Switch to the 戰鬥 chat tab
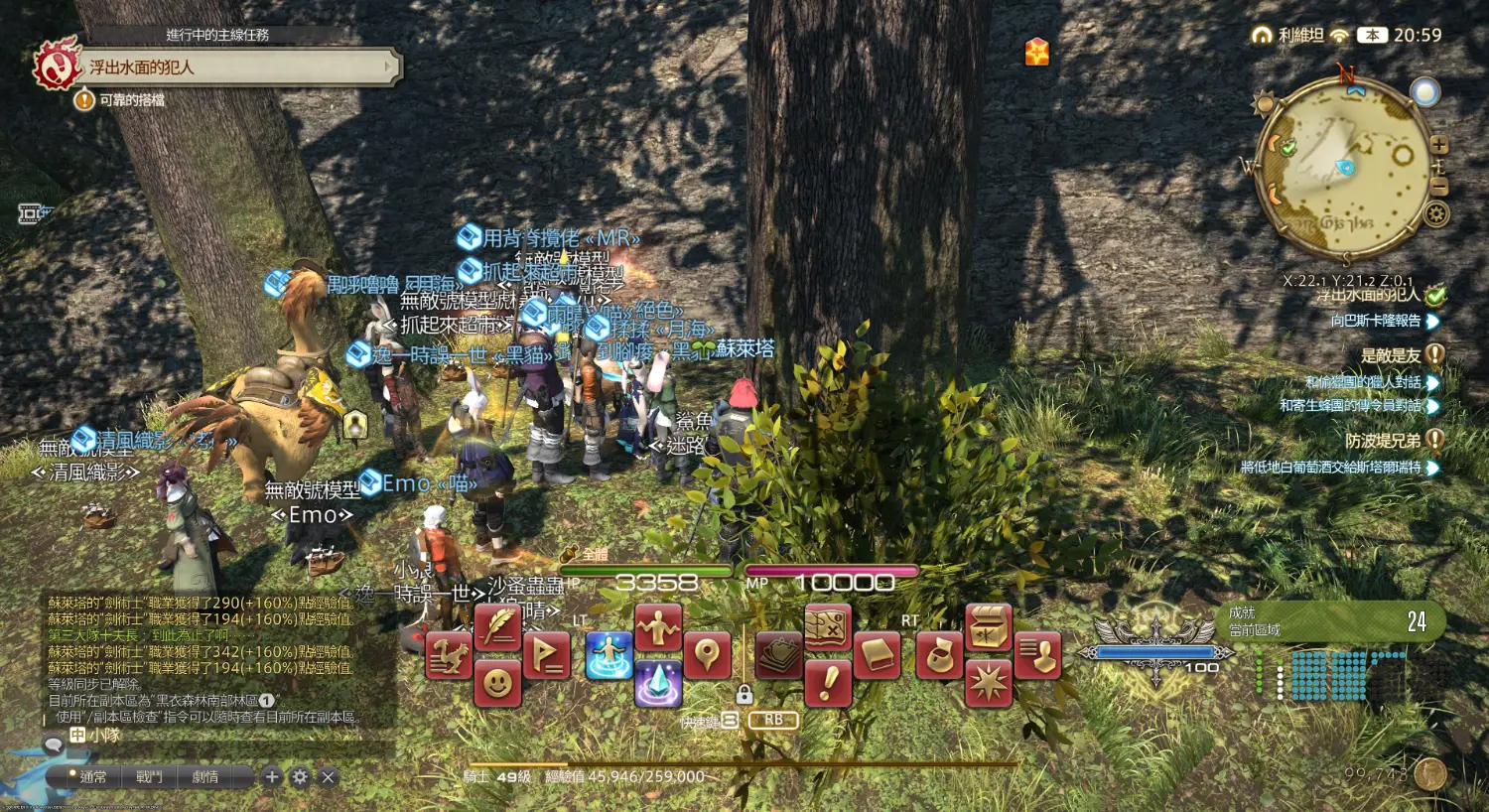1489x812 pixels. [x=149, y=777]
